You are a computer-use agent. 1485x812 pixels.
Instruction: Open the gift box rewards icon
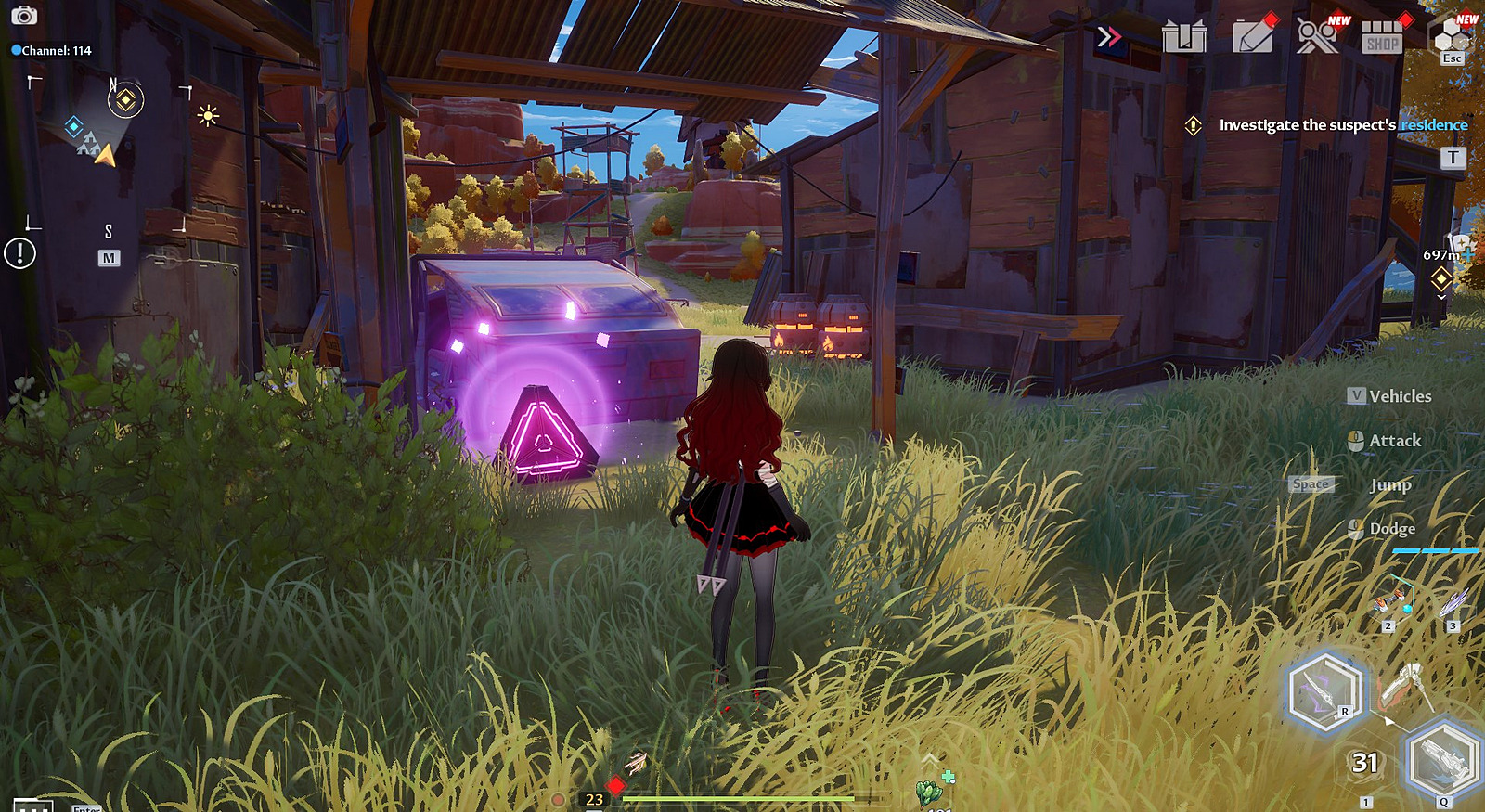tap(1184, 37)
